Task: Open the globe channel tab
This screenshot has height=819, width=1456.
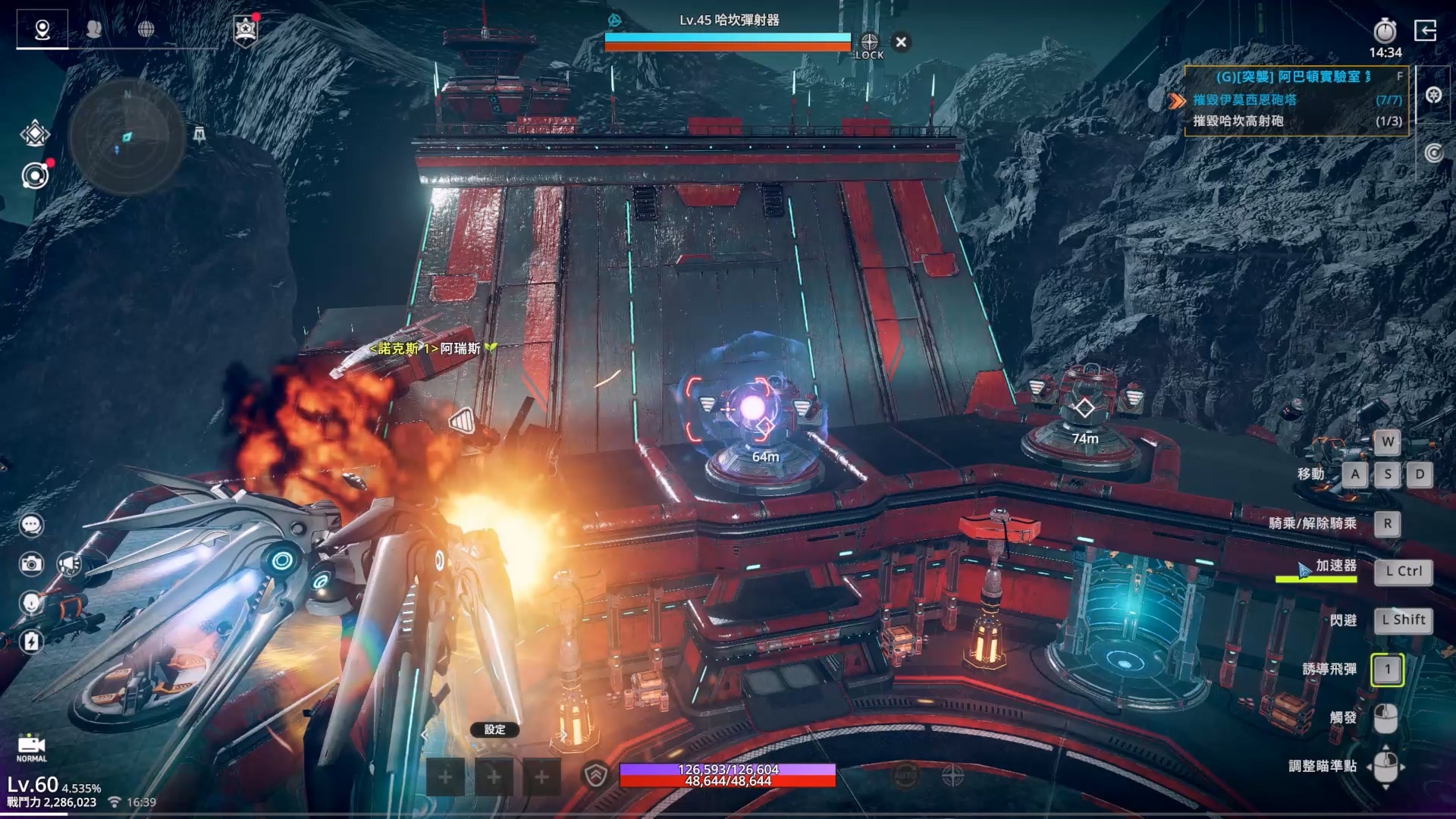Action: tap(146, 30)
